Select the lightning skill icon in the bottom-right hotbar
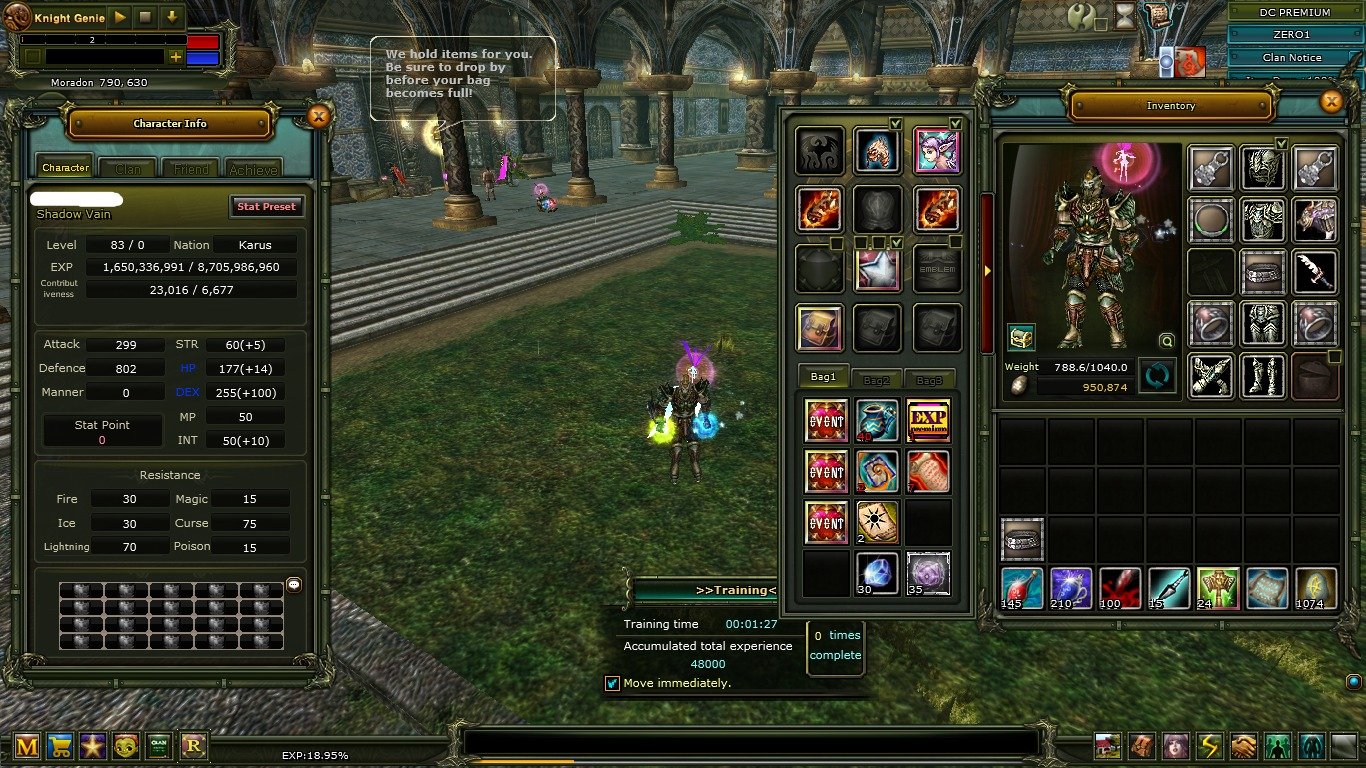This screenshot has width=1366, height=768. pos(1208,746)
